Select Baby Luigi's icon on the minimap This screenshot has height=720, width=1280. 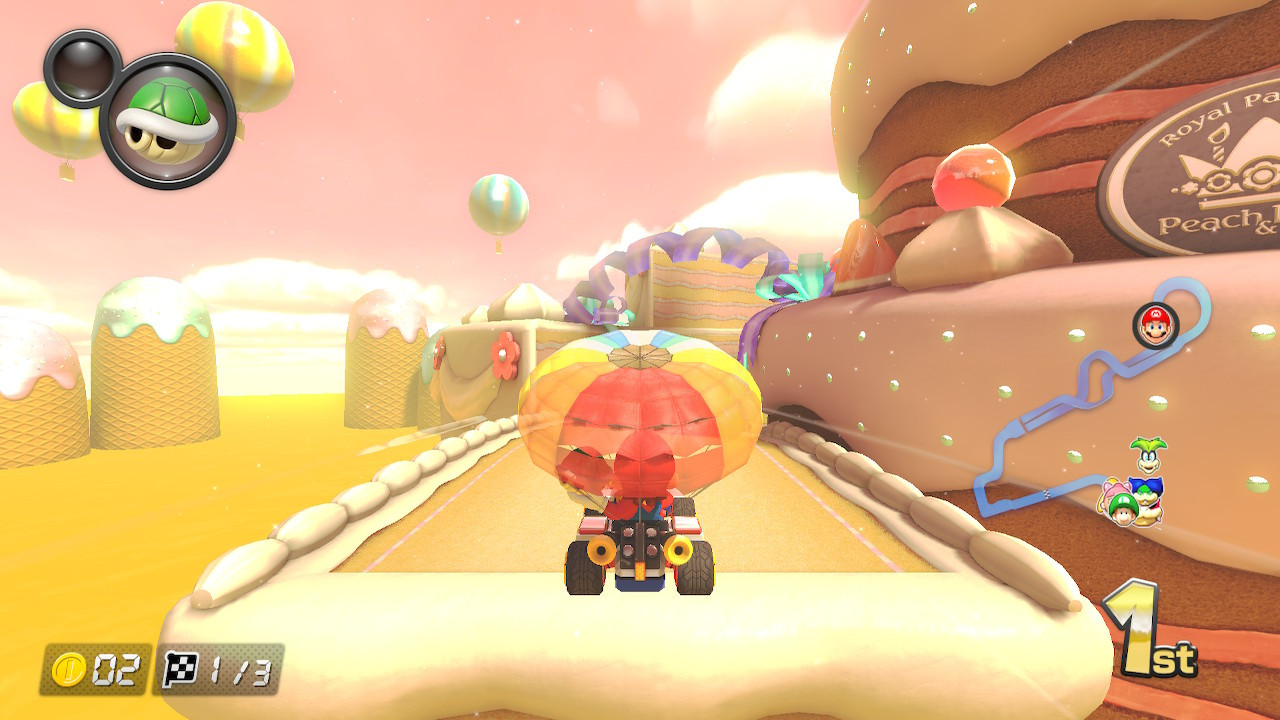coord(1125,506)
